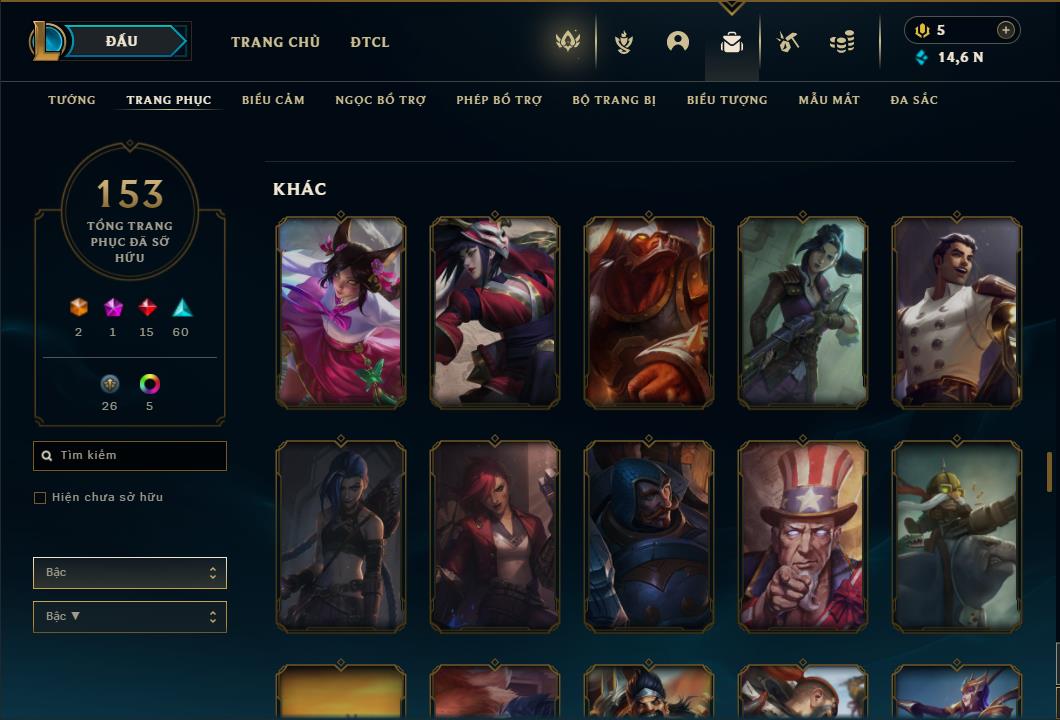Select the Uncle Sam hat skin card
This screenshot has height=720, width=1060.
point(803,536)
